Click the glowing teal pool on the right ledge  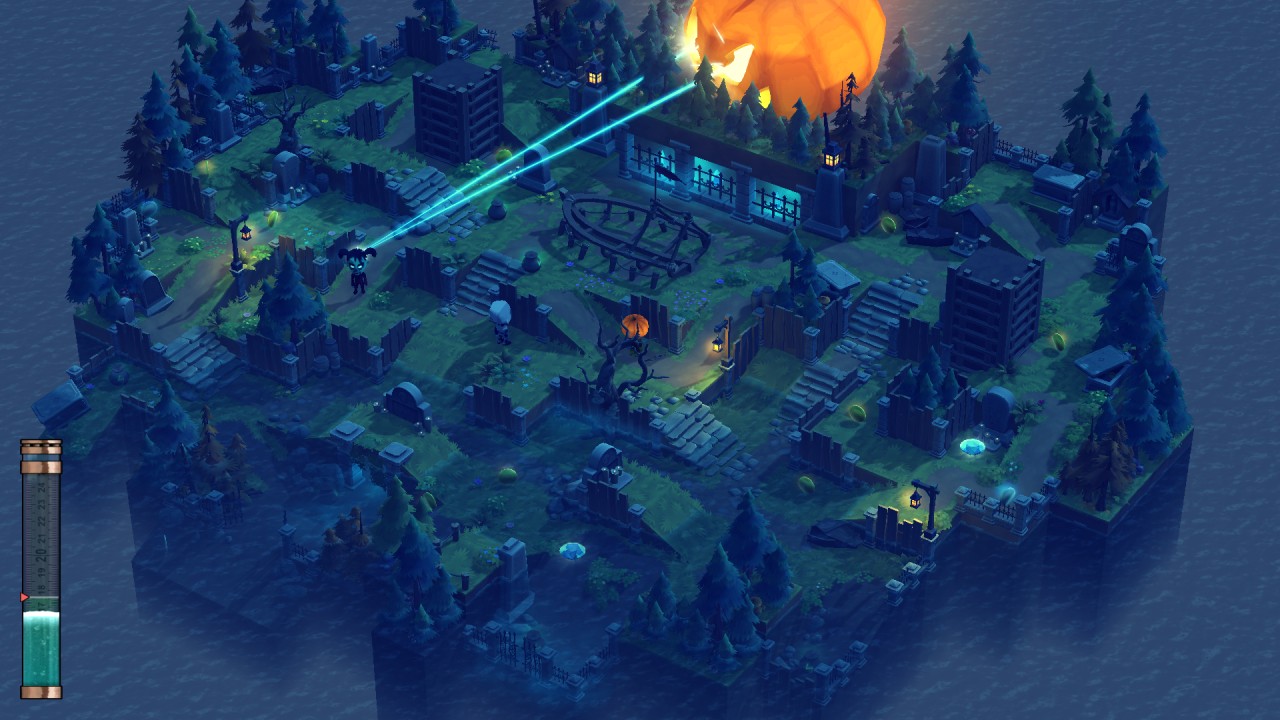[972, 446]
